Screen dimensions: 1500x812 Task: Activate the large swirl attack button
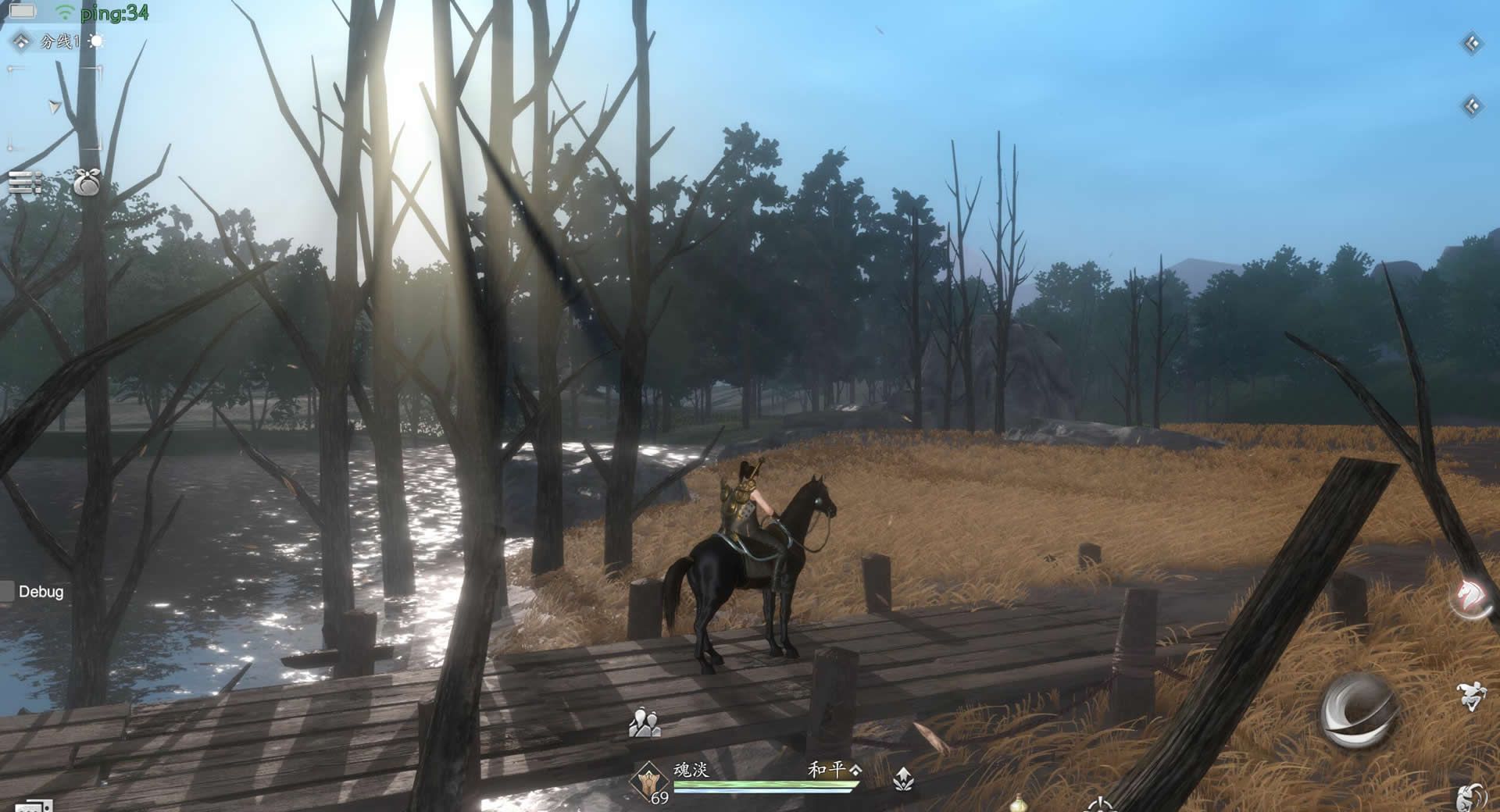click(x=1359, y=710)
